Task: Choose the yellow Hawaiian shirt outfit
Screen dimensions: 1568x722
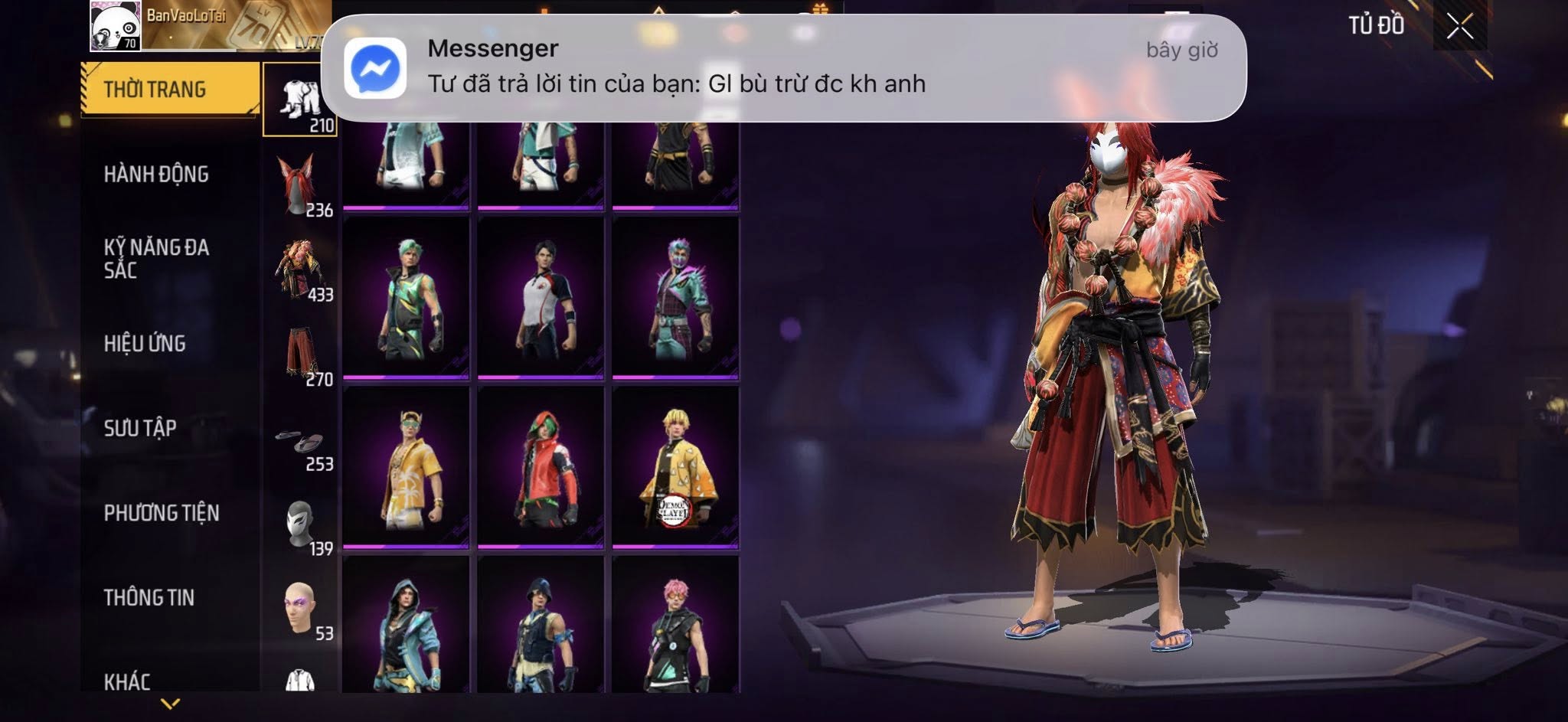Action: (x=406, y=467)
